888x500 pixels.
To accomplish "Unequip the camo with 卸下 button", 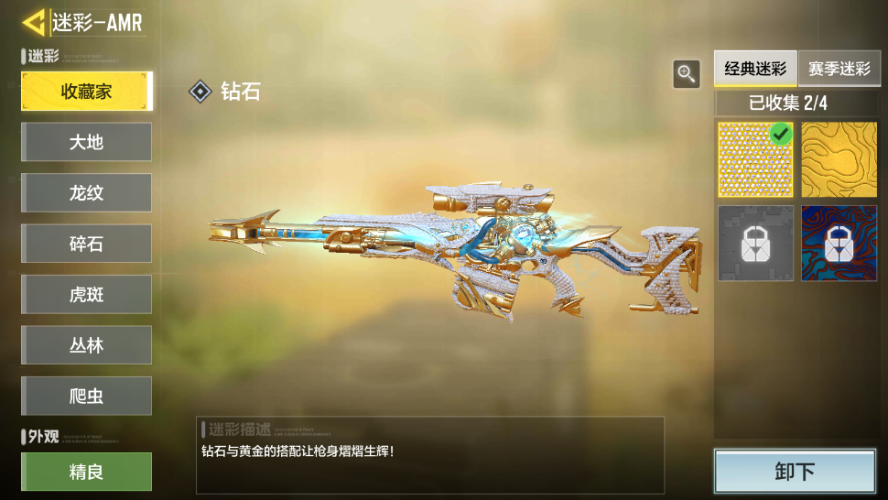I will pyautogui.click(x=794, y=471).
